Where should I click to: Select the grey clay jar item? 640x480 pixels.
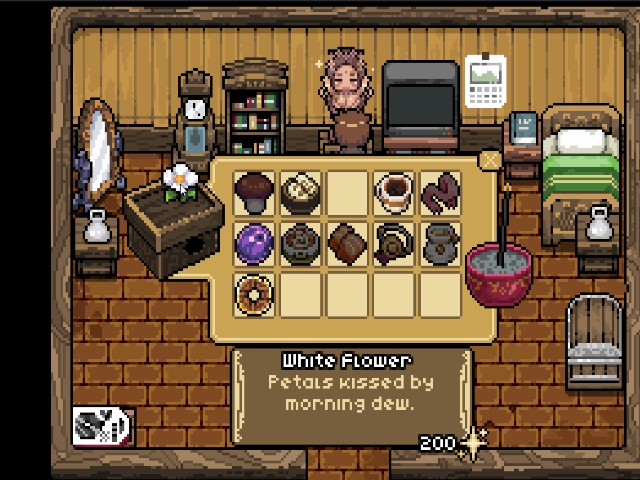(x=440, y=243)
